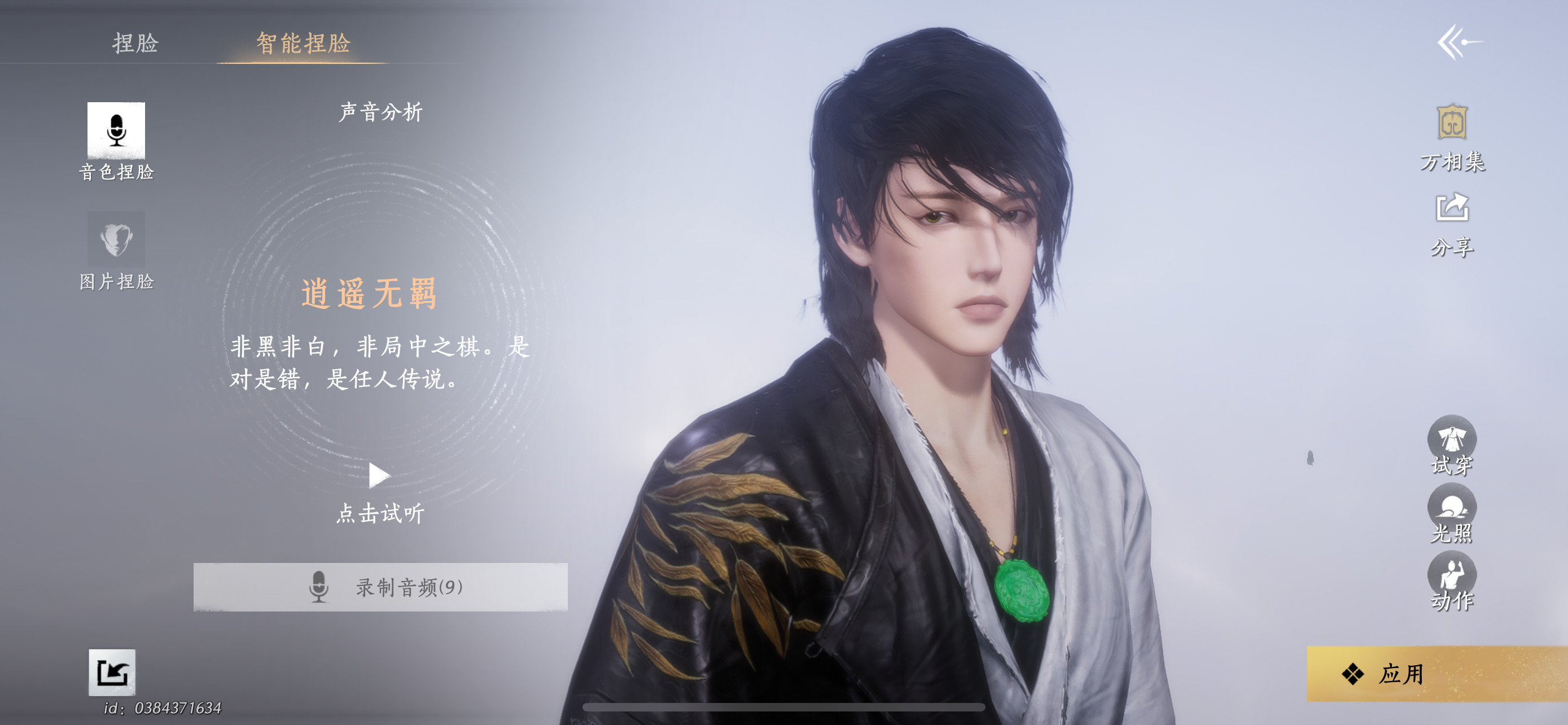Viewport: 1568px width, 725px height.
Task: Select the 智能捏脸 tab
Action: coord(303,43)
